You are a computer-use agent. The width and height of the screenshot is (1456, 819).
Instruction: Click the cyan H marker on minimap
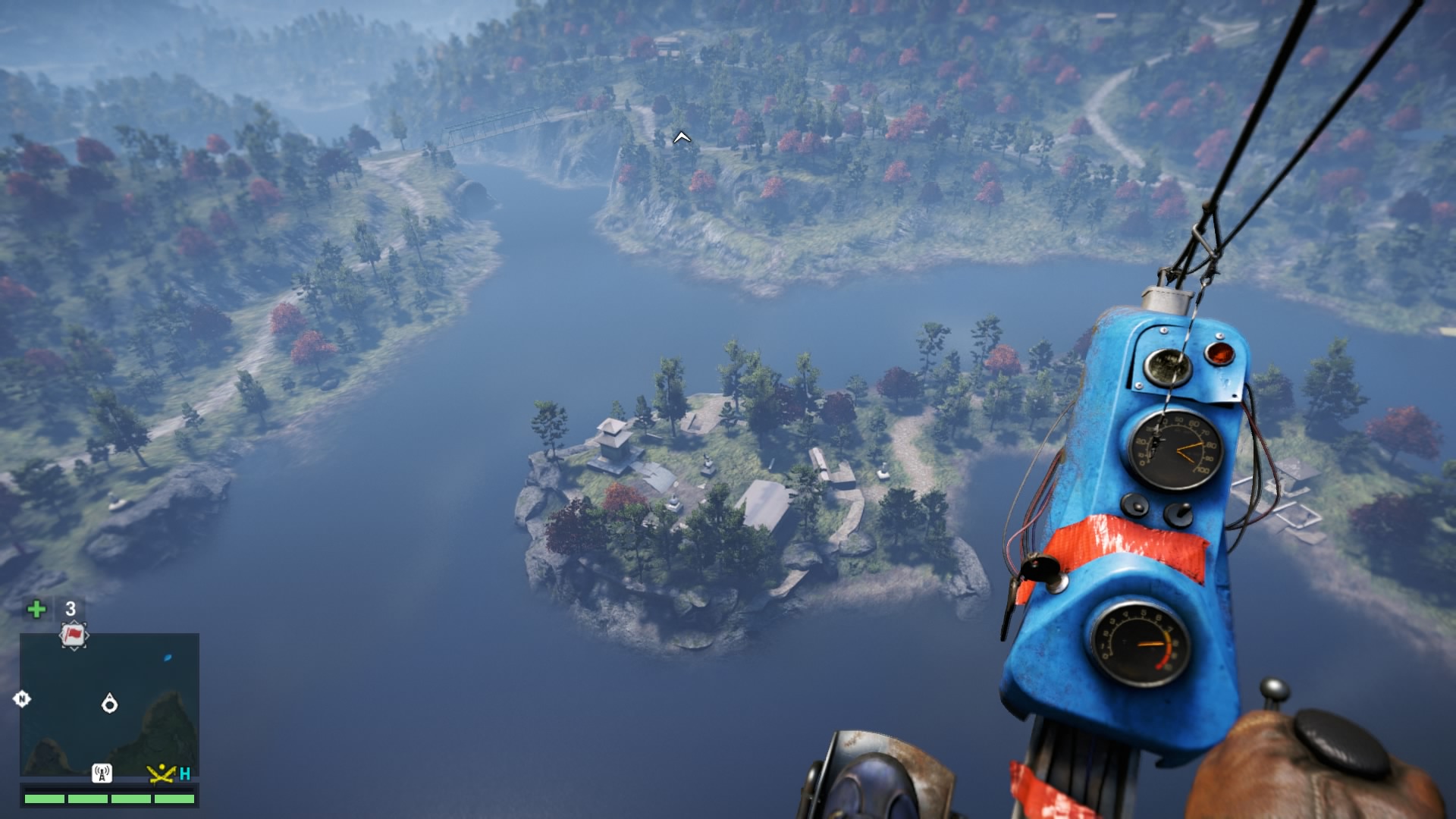pyautogui.click(x=185, y=773)
